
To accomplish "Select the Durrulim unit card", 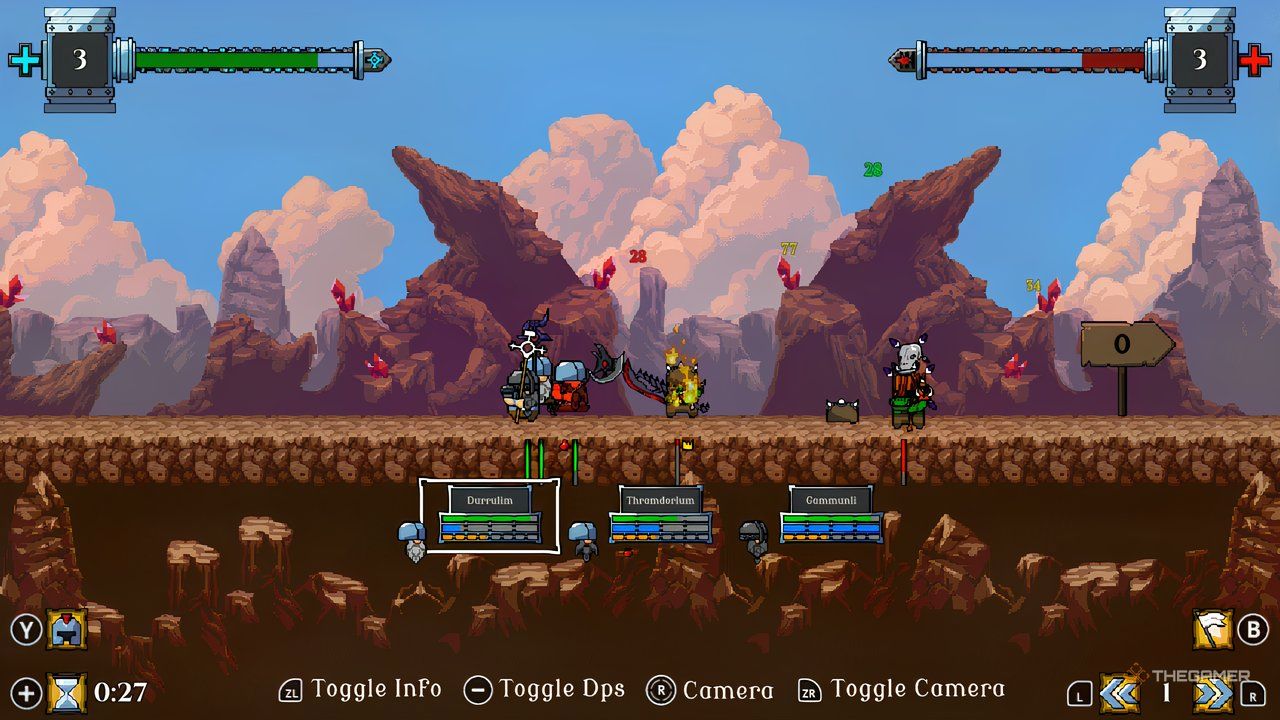I will click(x=489, y=515).
